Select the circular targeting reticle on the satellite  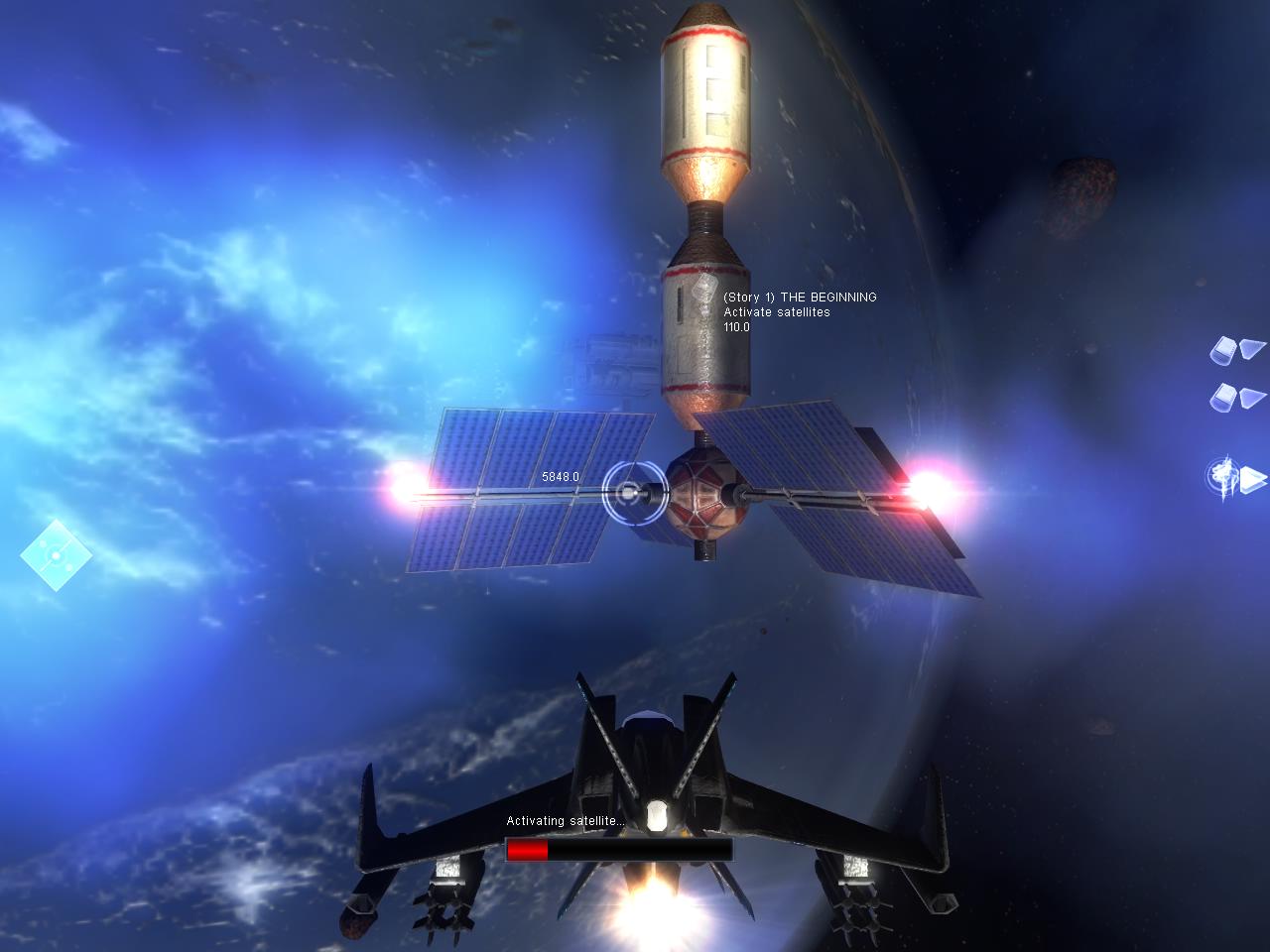coord(629,491)
